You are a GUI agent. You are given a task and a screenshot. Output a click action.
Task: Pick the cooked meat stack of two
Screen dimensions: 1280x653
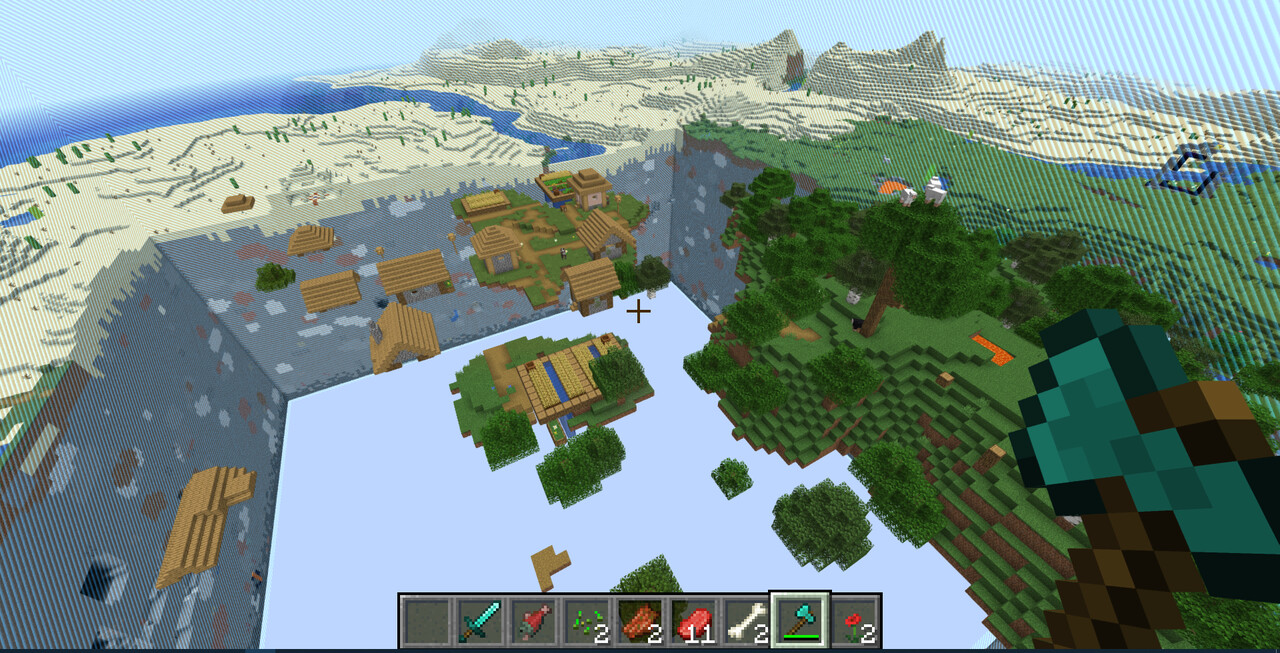pos(639,621)
